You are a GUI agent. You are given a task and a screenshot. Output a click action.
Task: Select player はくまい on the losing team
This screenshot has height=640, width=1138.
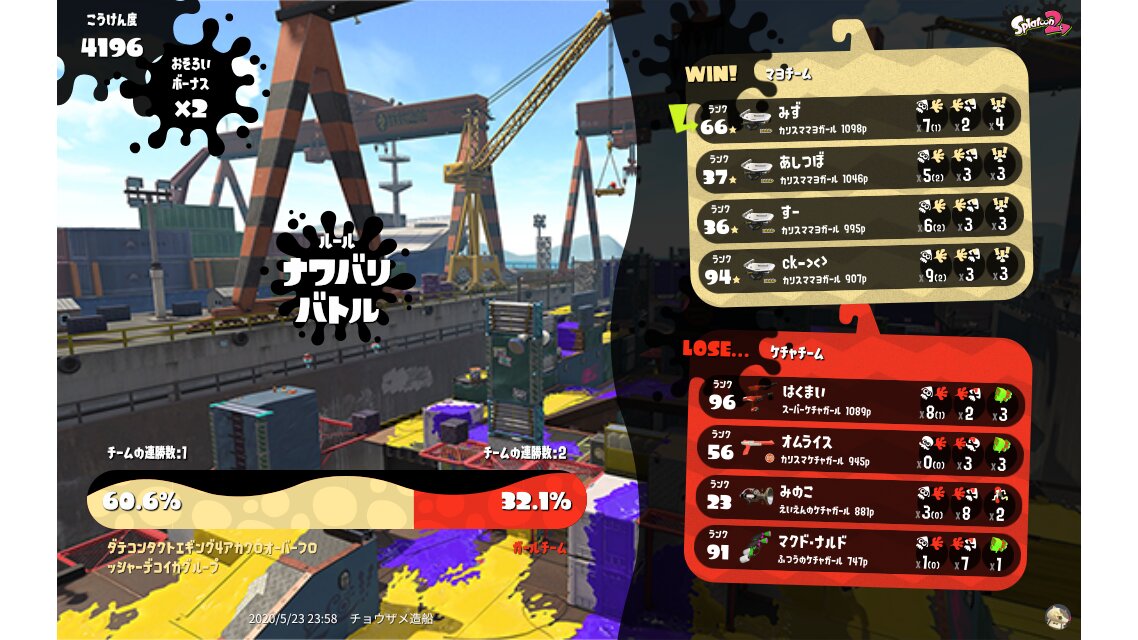(x=861, y=400)
